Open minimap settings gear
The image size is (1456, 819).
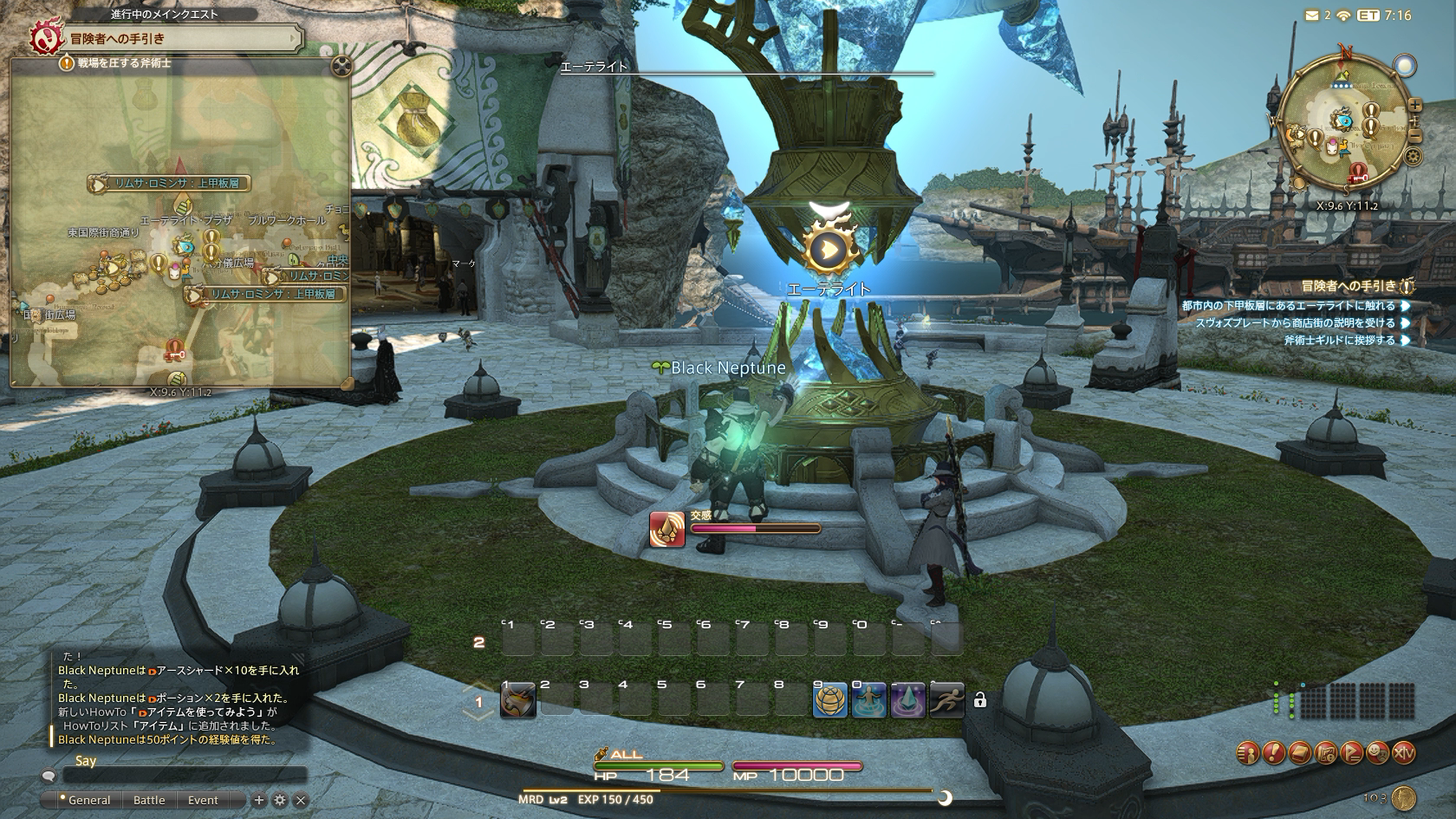[x=1413, y=157]
